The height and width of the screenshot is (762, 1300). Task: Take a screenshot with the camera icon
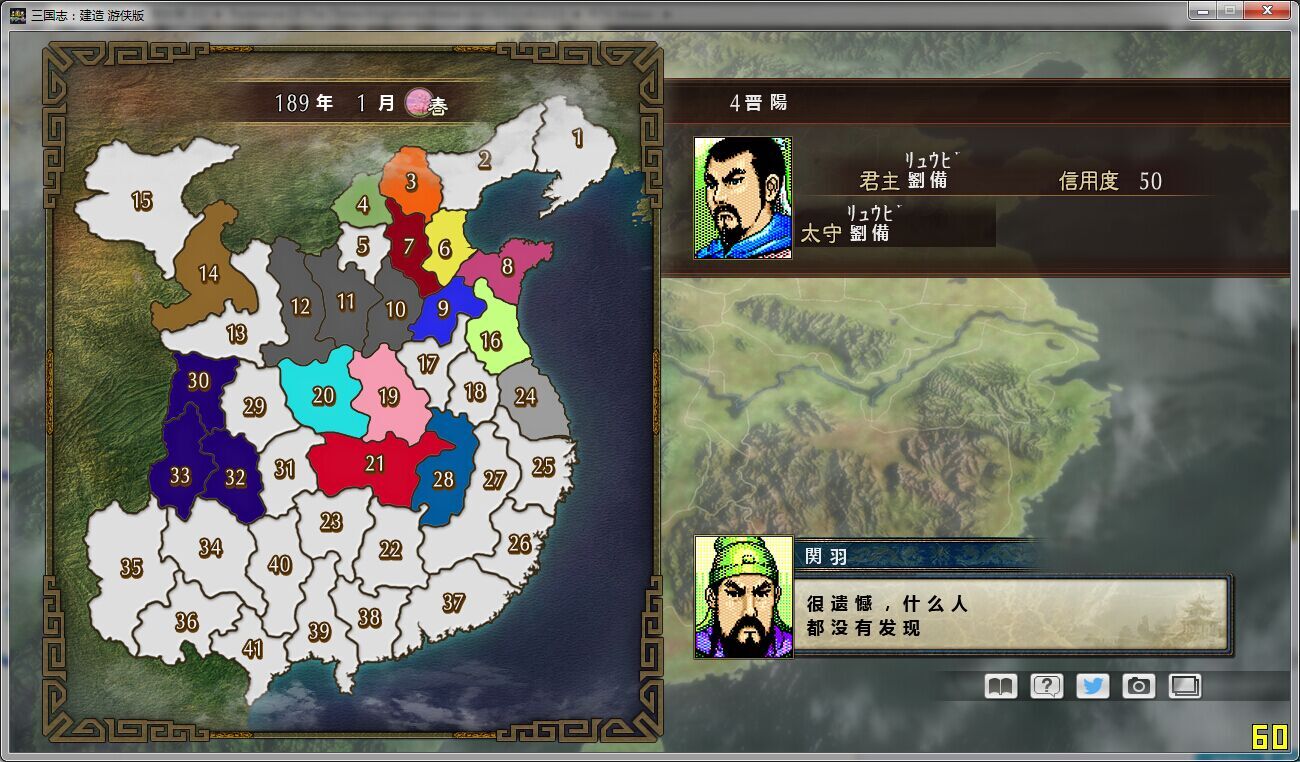click(x=1137, y=686)
